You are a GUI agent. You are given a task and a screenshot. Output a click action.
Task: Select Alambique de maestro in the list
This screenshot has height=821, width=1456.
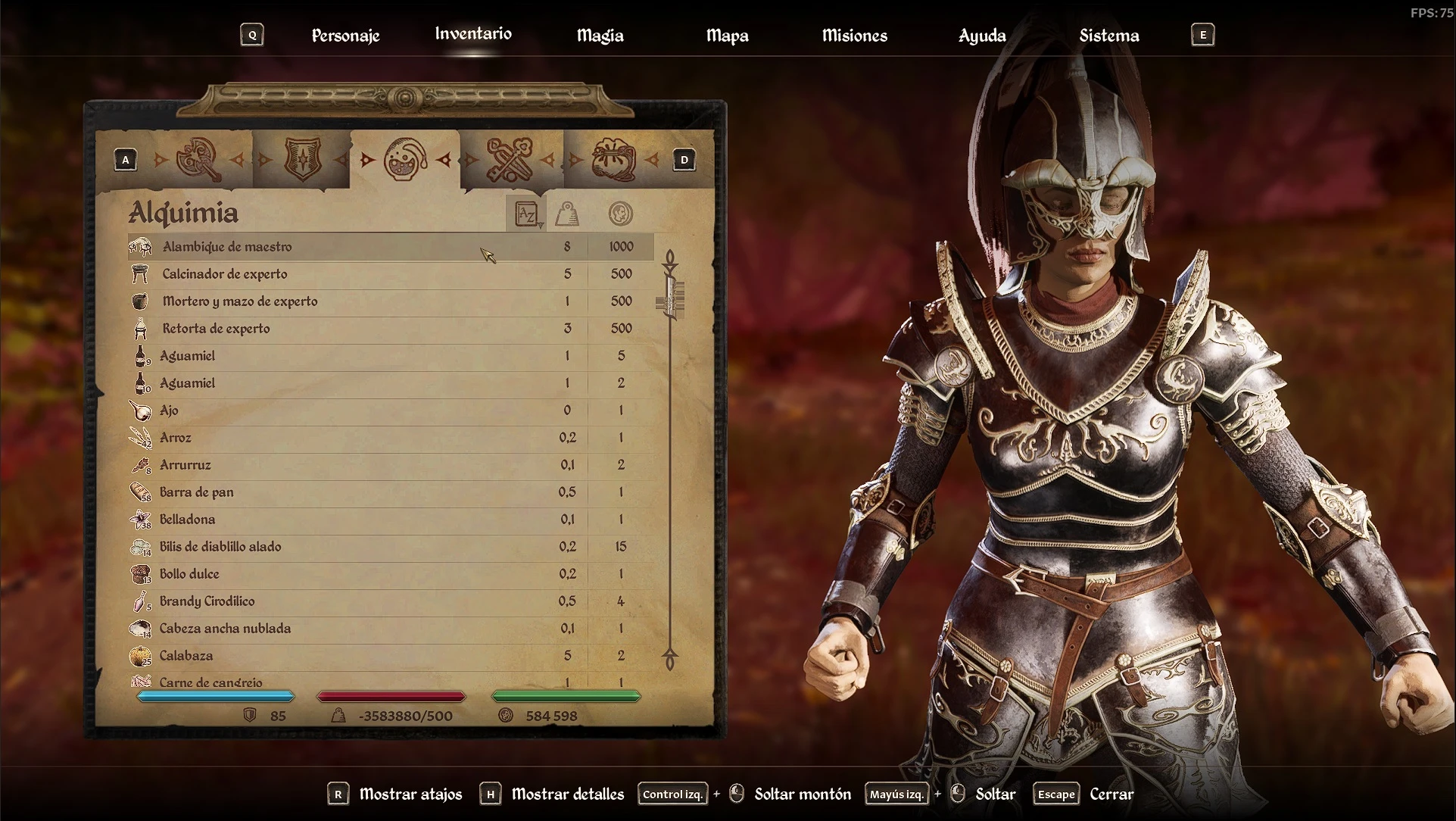(227, 247)
